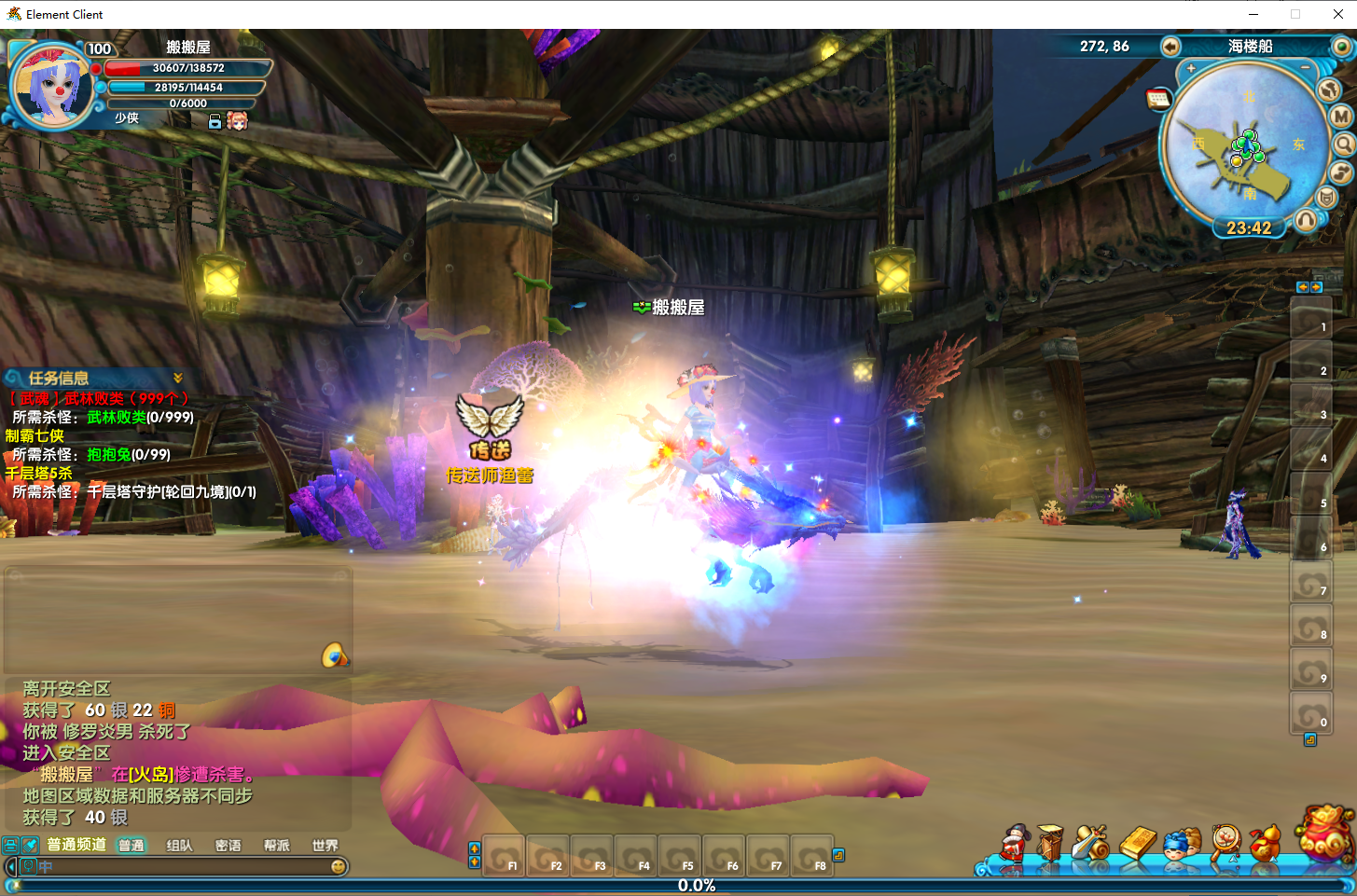Toggle the headphones sound button below minimap
Image resolution: width=1357 pixels, height=896 pixels.
[x=1306, y=220]
